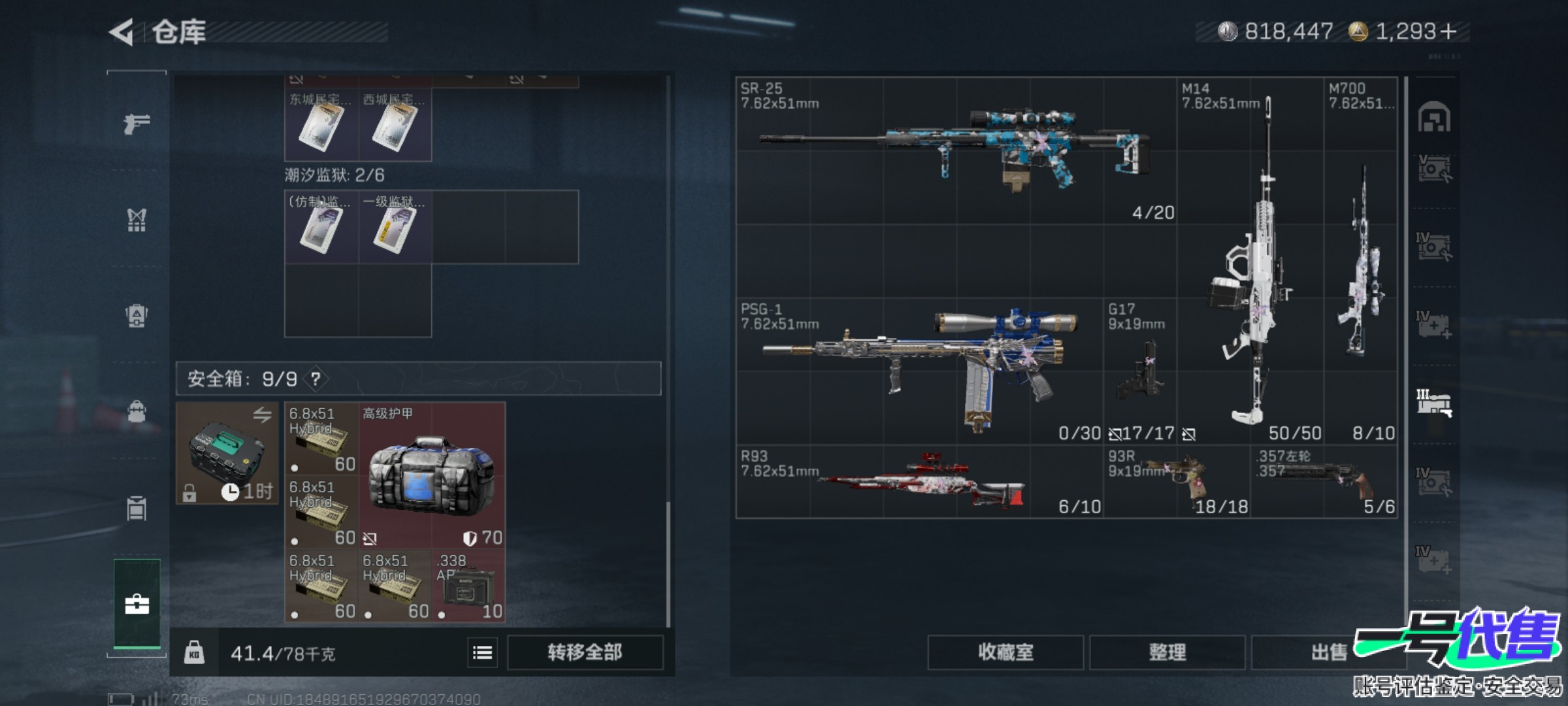Screen dimensions: 1568x706
Task: Pick the M14 rifle slot
Action: [1249, 261]
